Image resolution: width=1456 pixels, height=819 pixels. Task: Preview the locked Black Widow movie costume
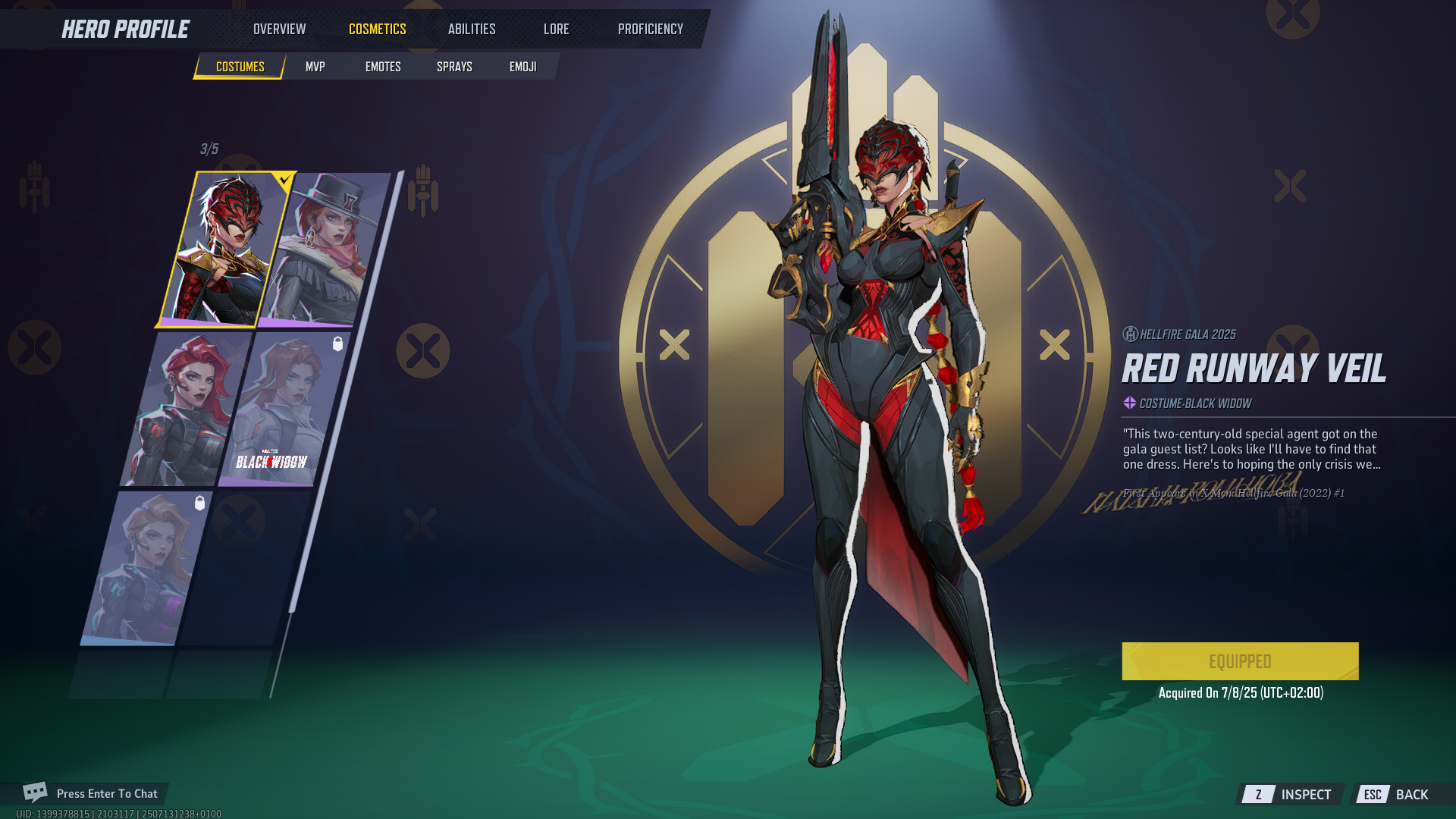point(282,409)
